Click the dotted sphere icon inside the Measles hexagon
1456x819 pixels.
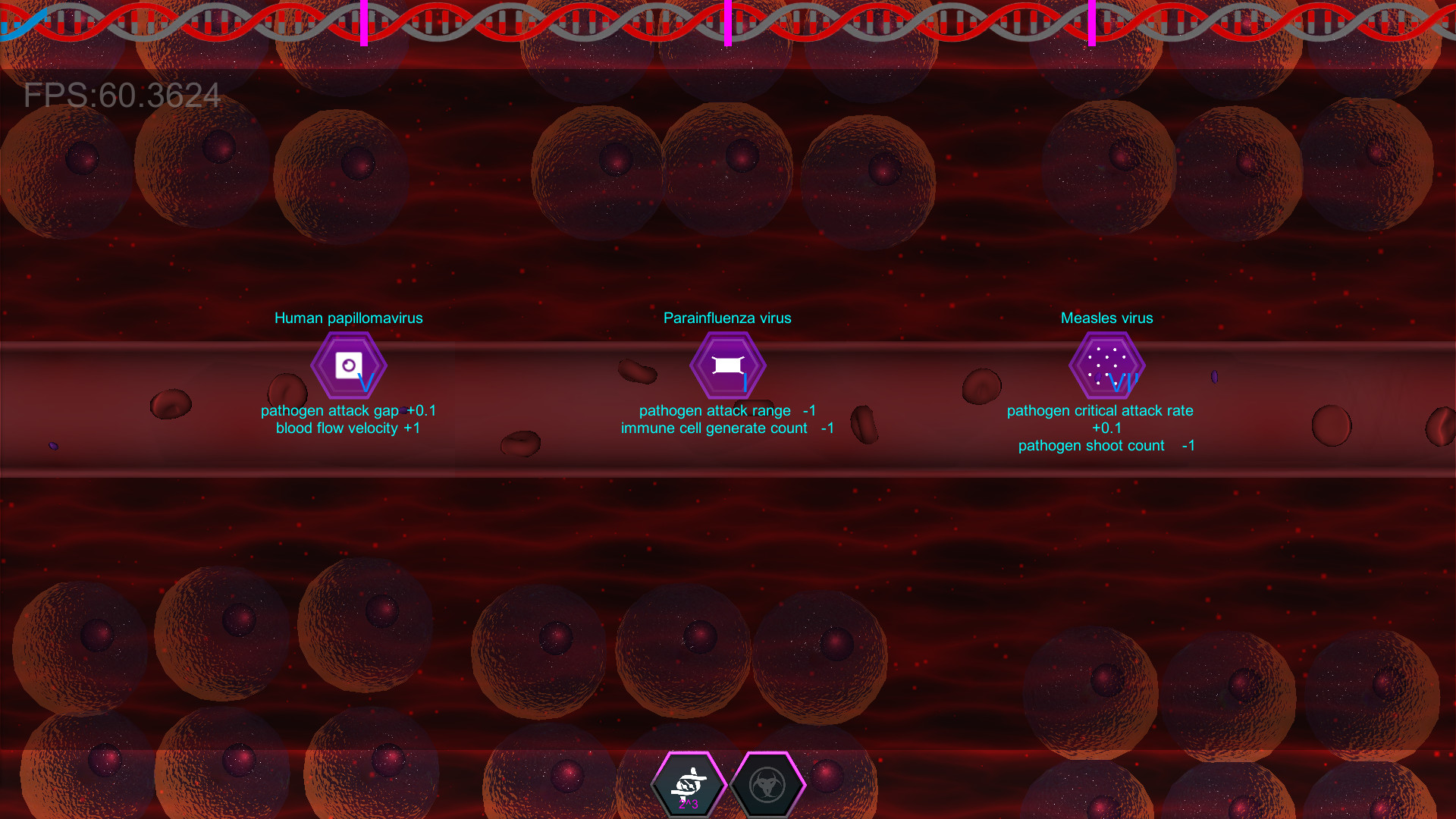point(1106,363)
